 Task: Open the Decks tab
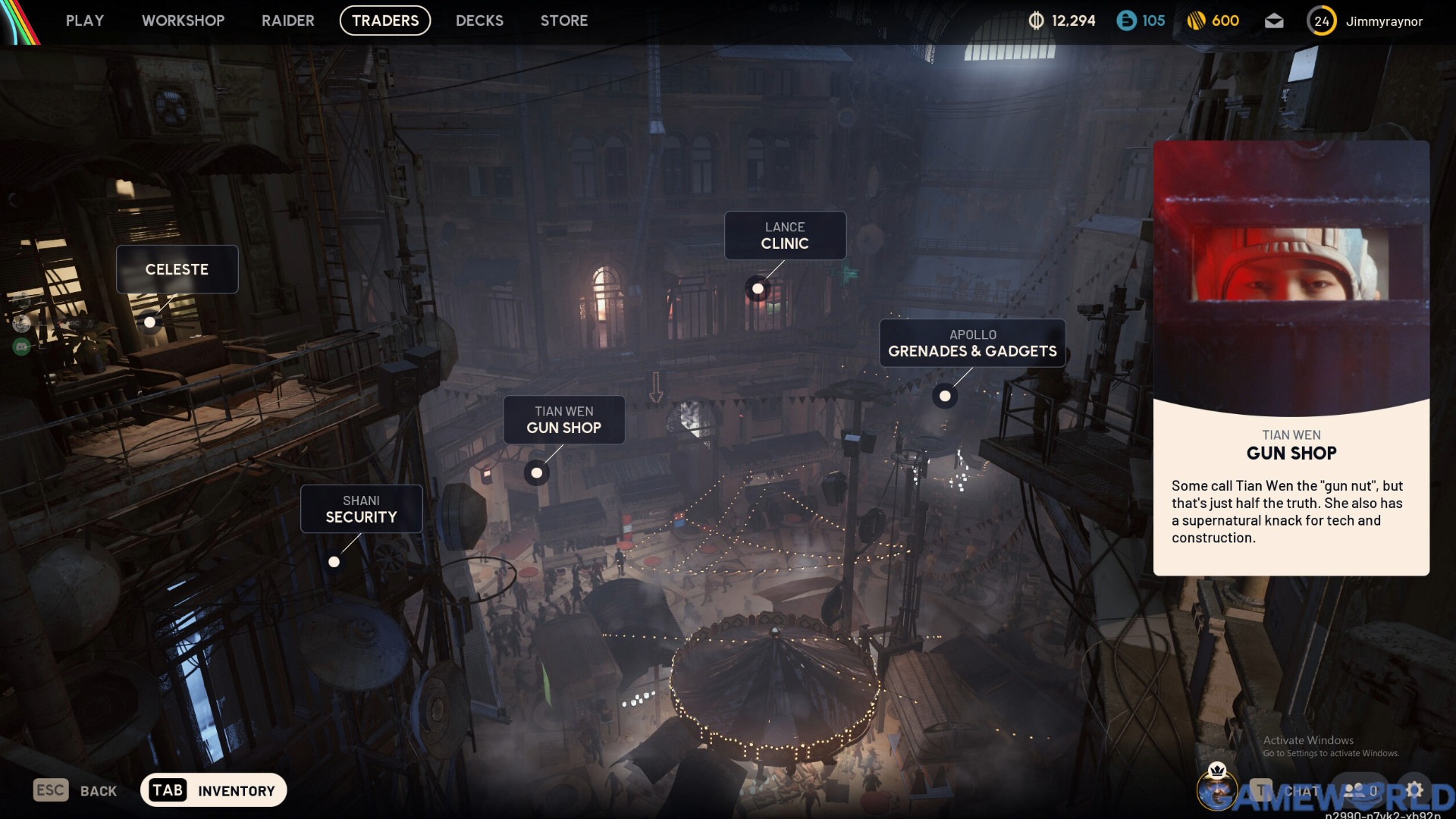coord(479,20)
